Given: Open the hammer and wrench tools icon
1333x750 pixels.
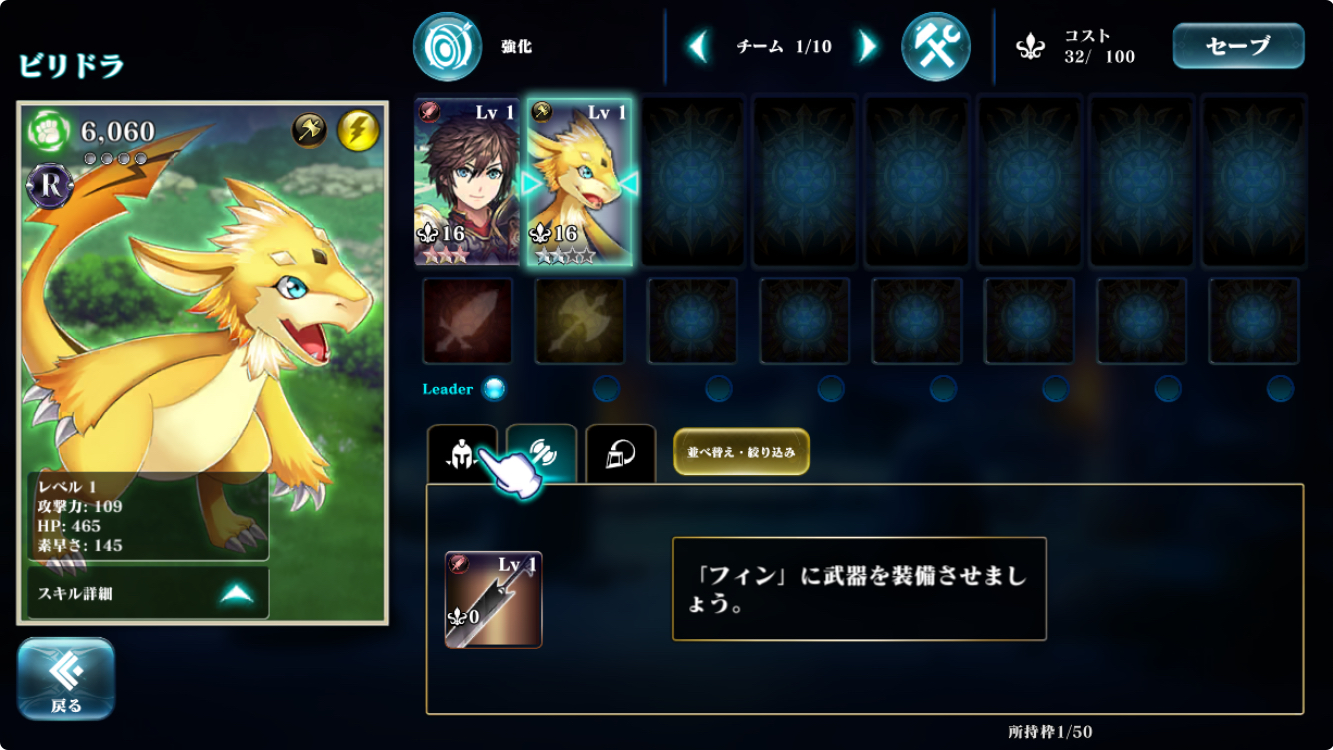Looking at the screenshot, I should [935, 47].
